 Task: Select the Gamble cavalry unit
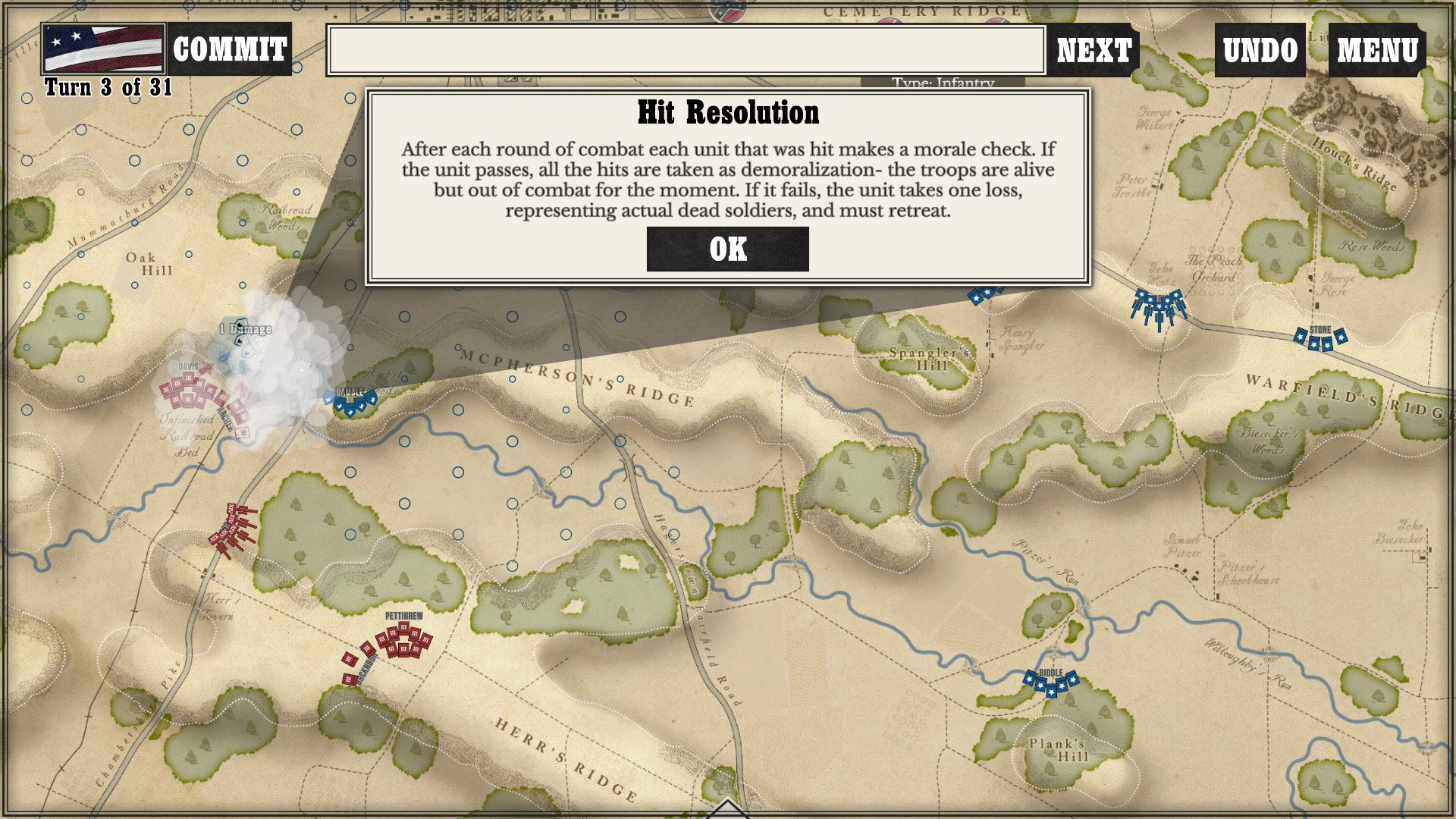[350, 402]
